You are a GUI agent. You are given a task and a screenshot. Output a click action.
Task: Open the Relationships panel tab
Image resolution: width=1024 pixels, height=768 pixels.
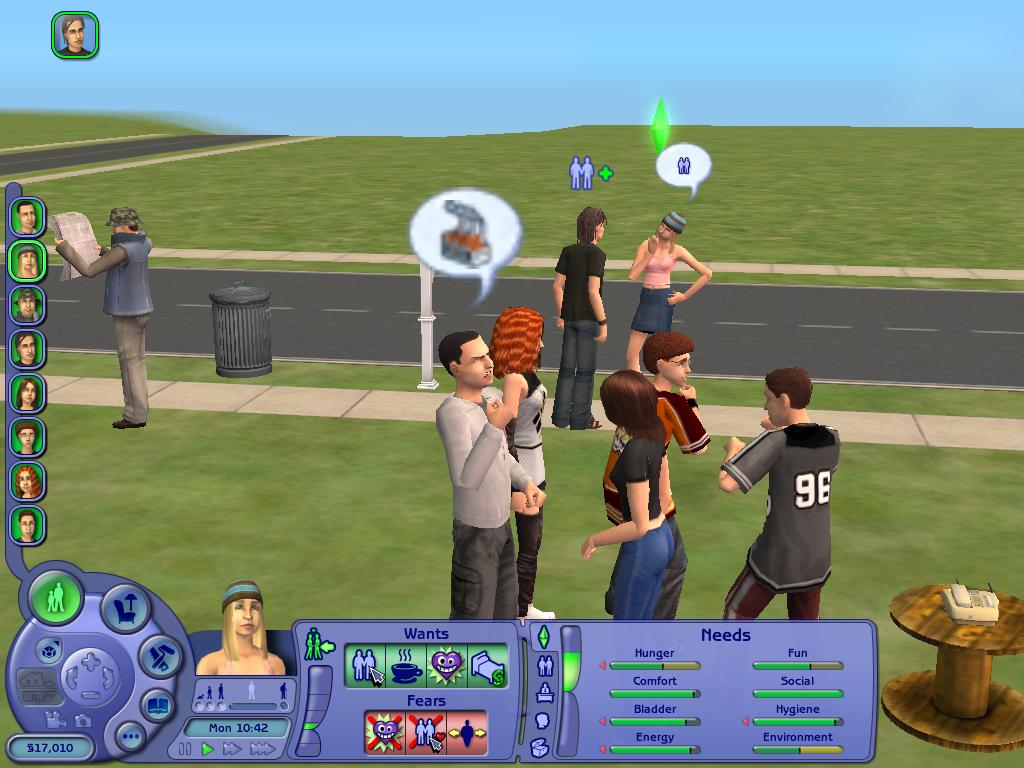(x=544, y=665)
